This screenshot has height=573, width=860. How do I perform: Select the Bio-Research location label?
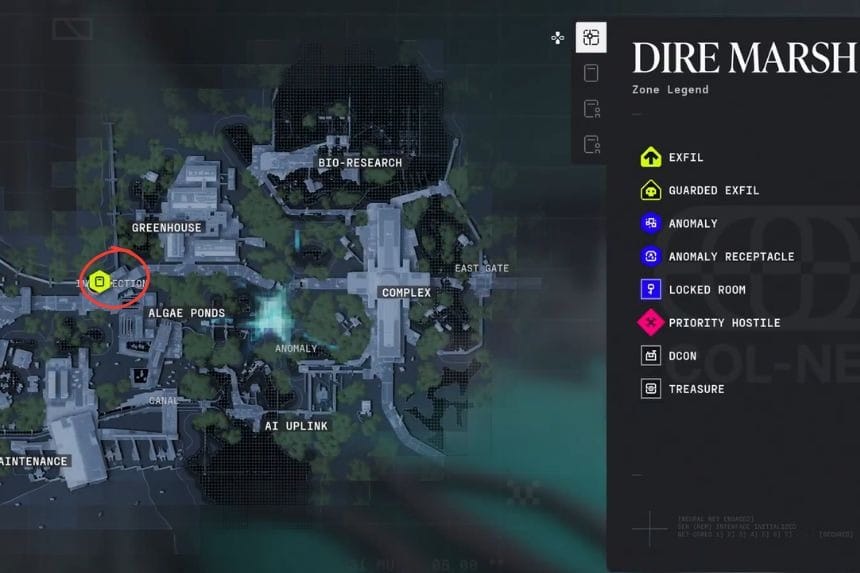pos(360,162)
